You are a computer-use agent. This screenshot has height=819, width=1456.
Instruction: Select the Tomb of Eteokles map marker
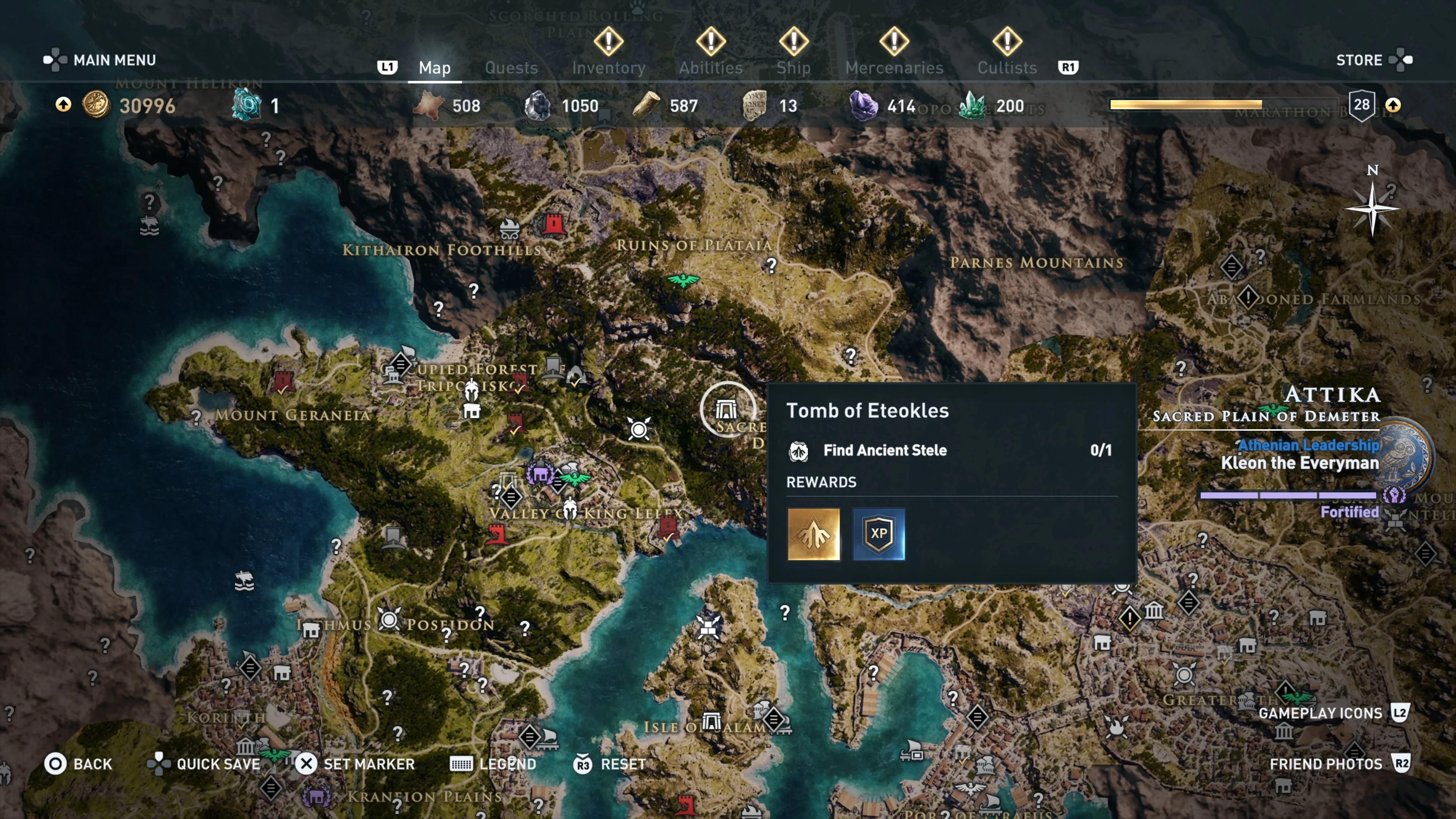[727, 409]
